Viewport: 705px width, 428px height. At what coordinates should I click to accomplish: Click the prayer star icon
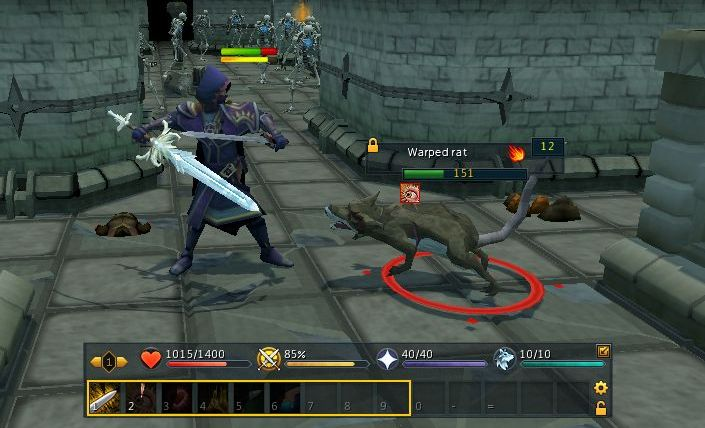385,360
